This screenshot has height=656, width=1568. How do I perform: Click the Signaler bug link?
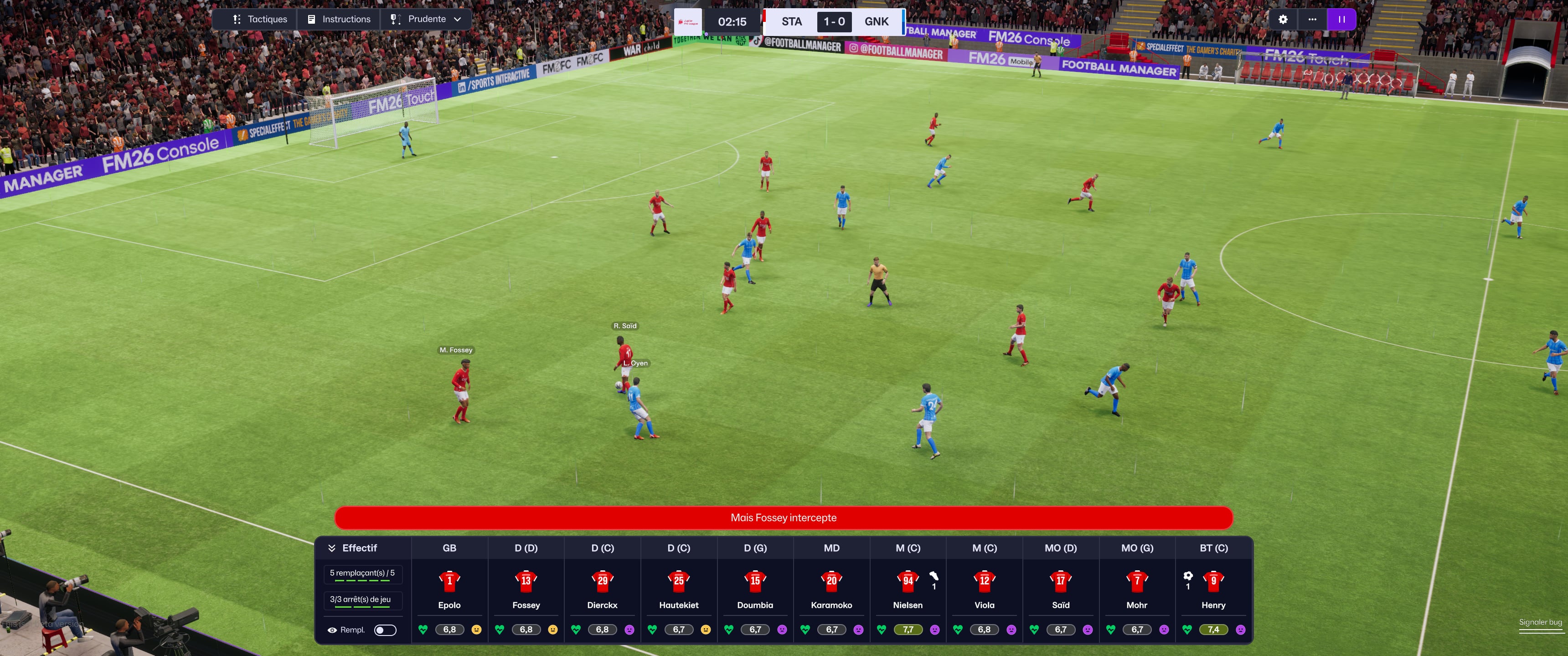(x=1540, y=622)
